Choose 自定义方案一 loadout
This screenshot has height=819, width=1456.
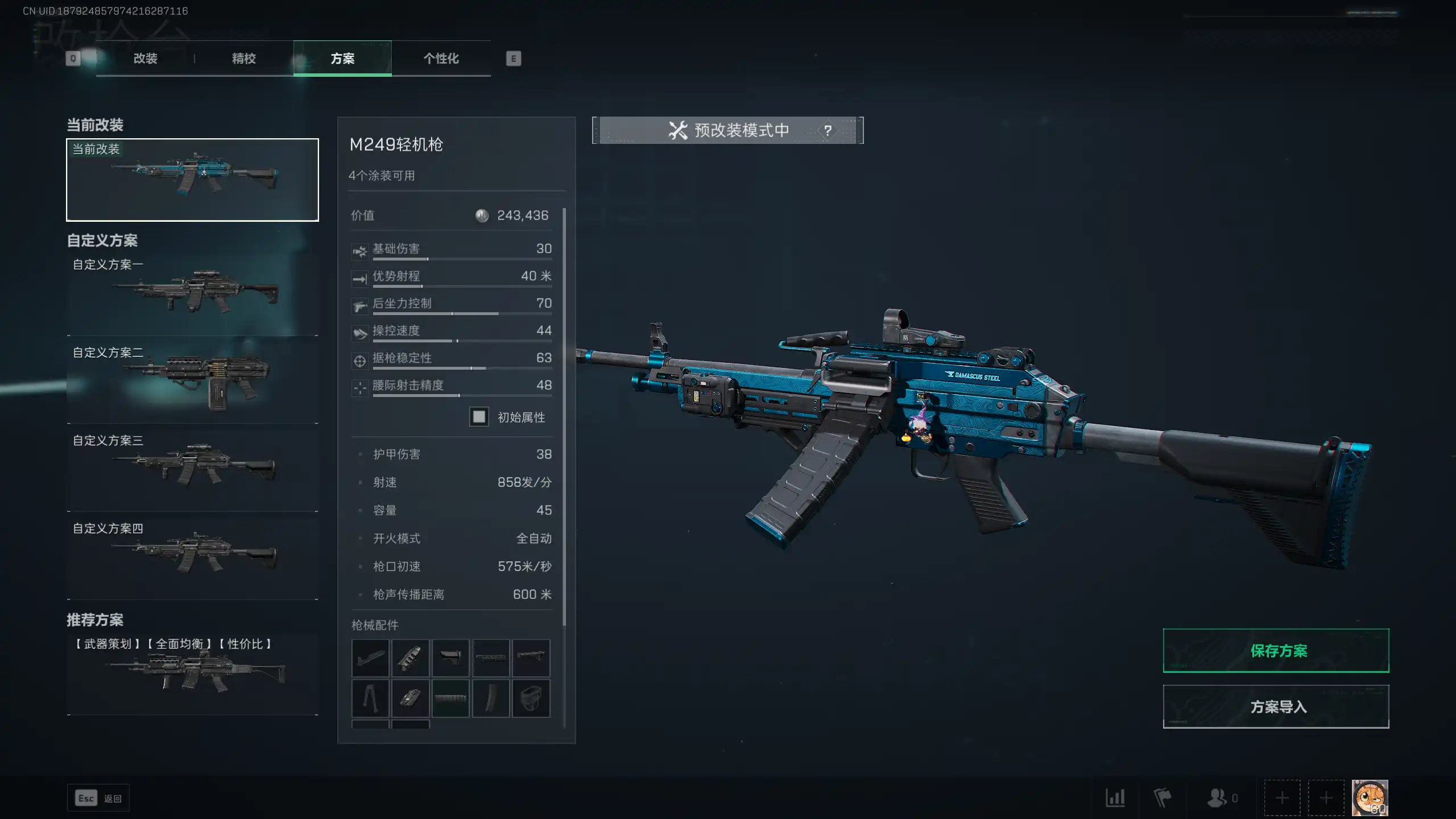192,293
